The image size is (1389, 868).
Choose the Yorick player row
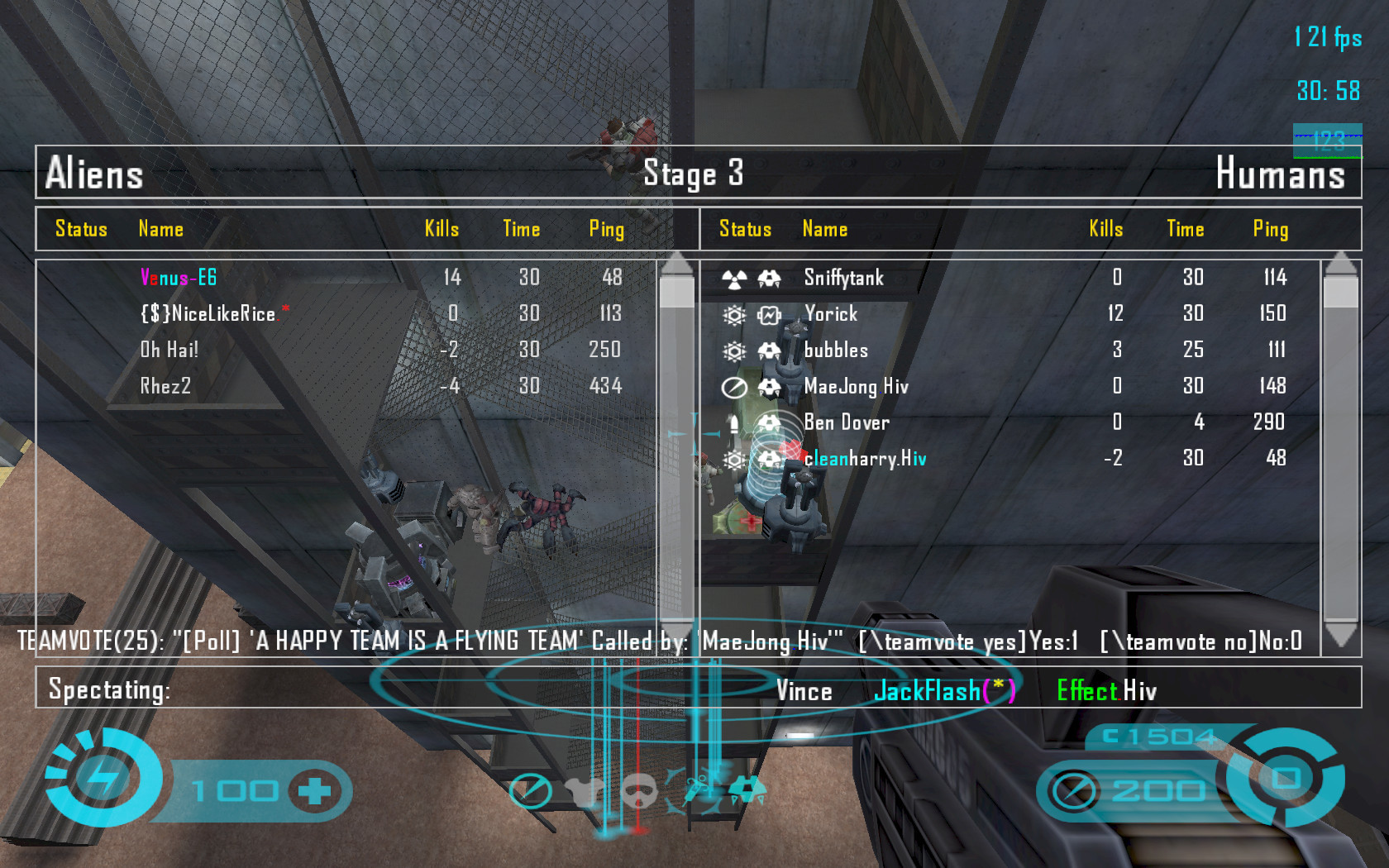point(831,314)
